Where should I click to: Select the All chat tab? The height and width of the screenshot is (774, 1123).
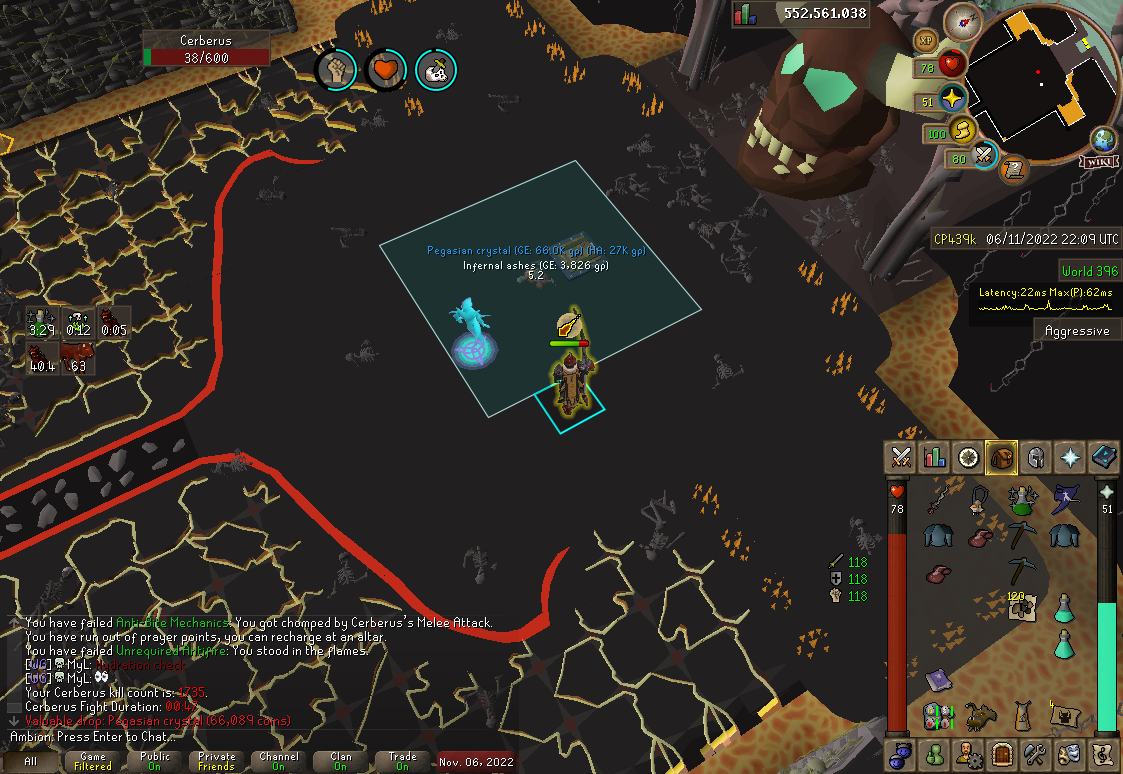click(x=30, y=762)
